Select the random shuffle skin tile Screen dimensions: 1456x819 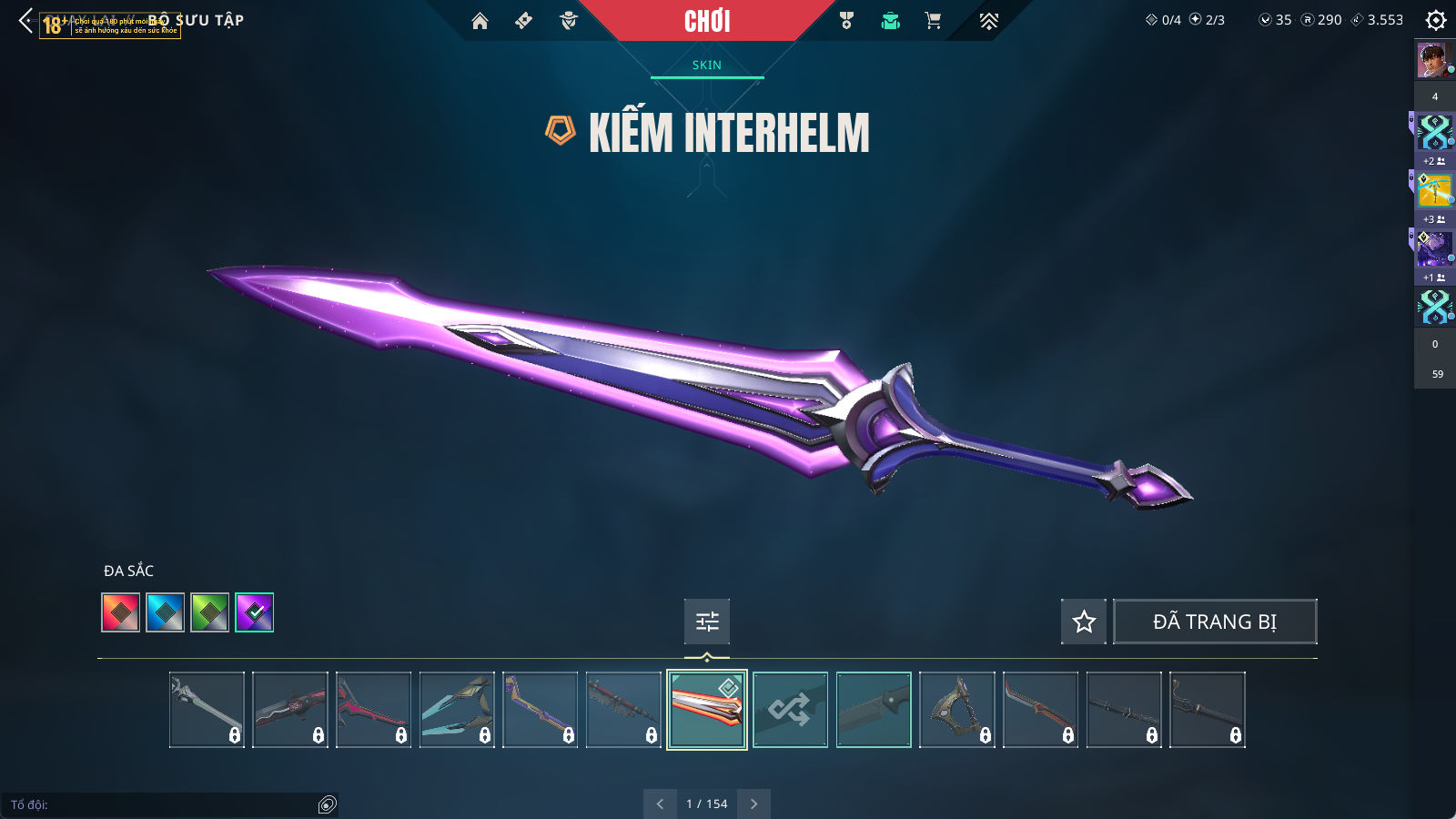point(790,710)
